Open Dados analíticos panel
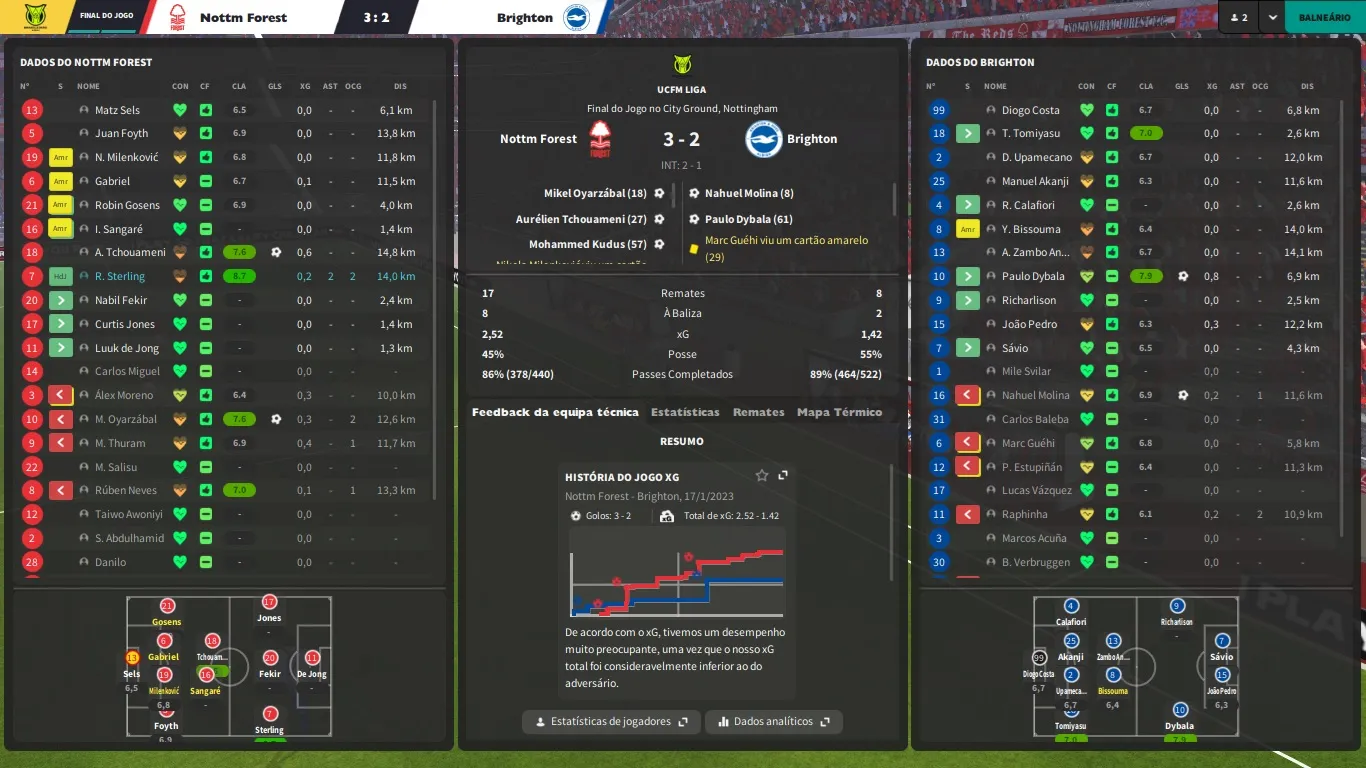Screen dimensions: 1366x768 click(773, 721)
